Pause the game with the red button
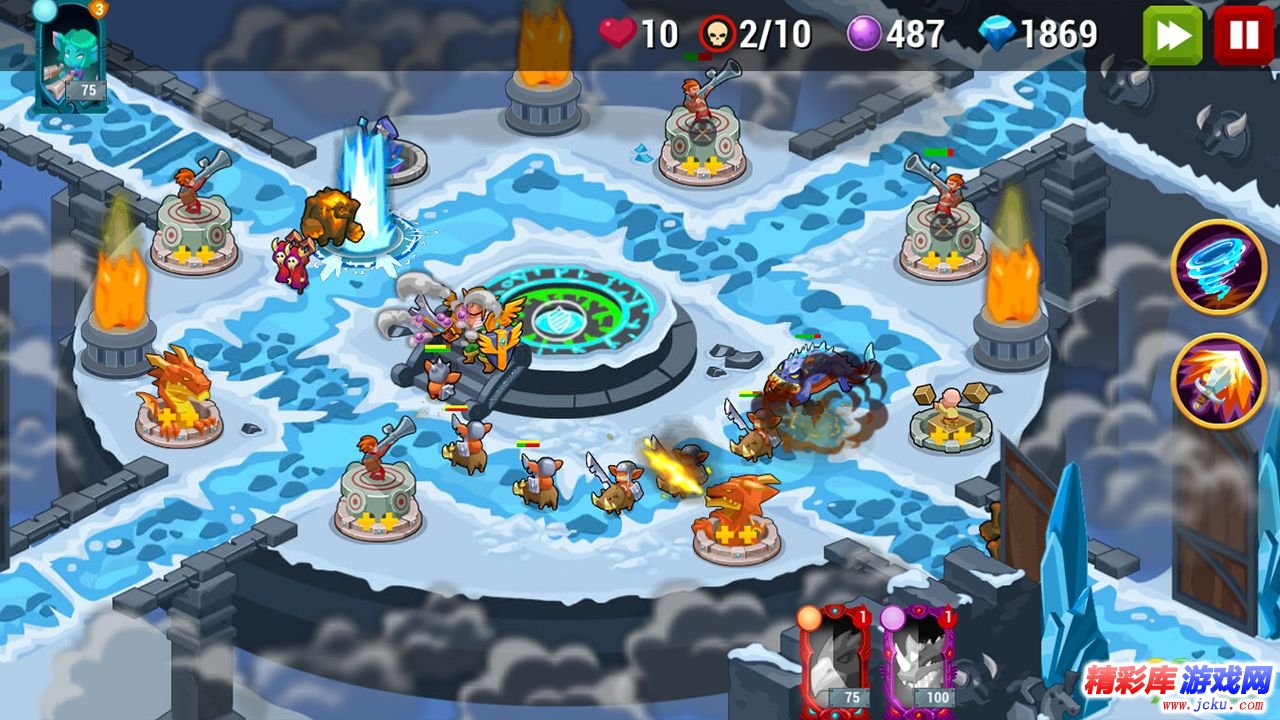This screenshot has width=1280, height=720. point(1243,35)
